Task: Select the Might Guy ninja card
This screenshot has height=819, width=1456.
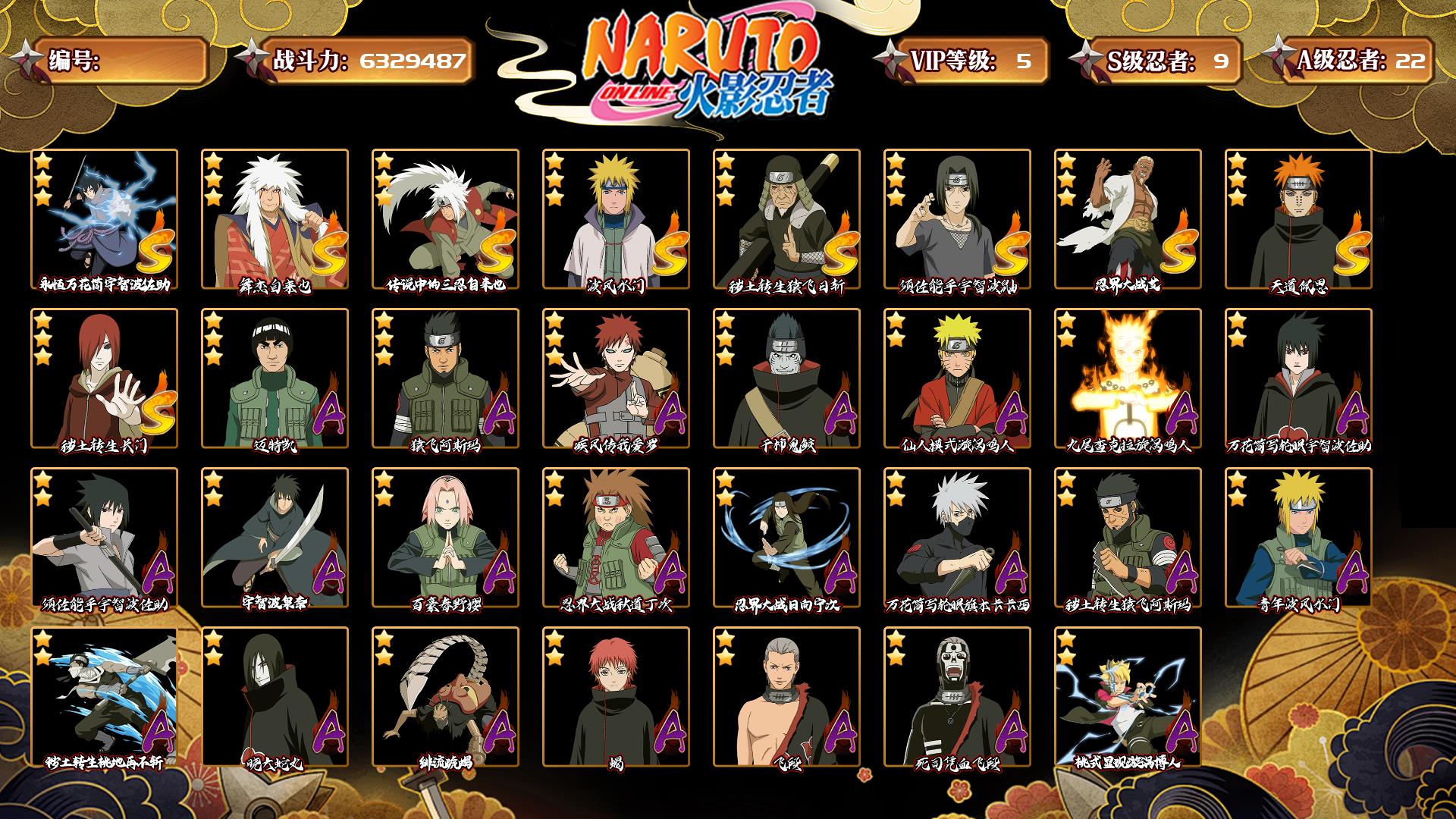Action: (x=275, y=378)
